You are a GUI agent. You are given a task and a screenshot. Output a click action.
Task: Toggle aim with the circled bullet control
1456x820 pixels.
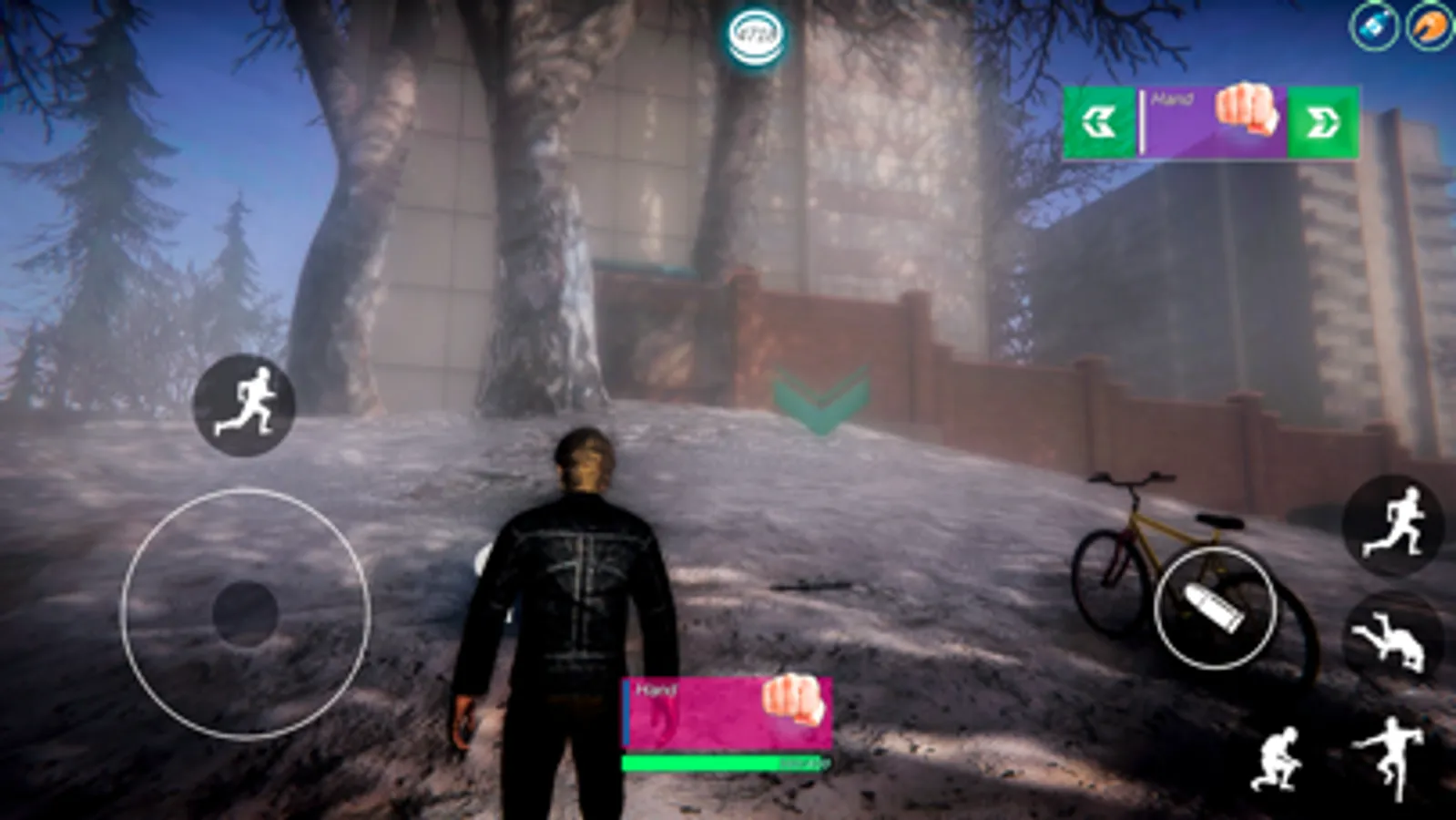[1211, 608]
